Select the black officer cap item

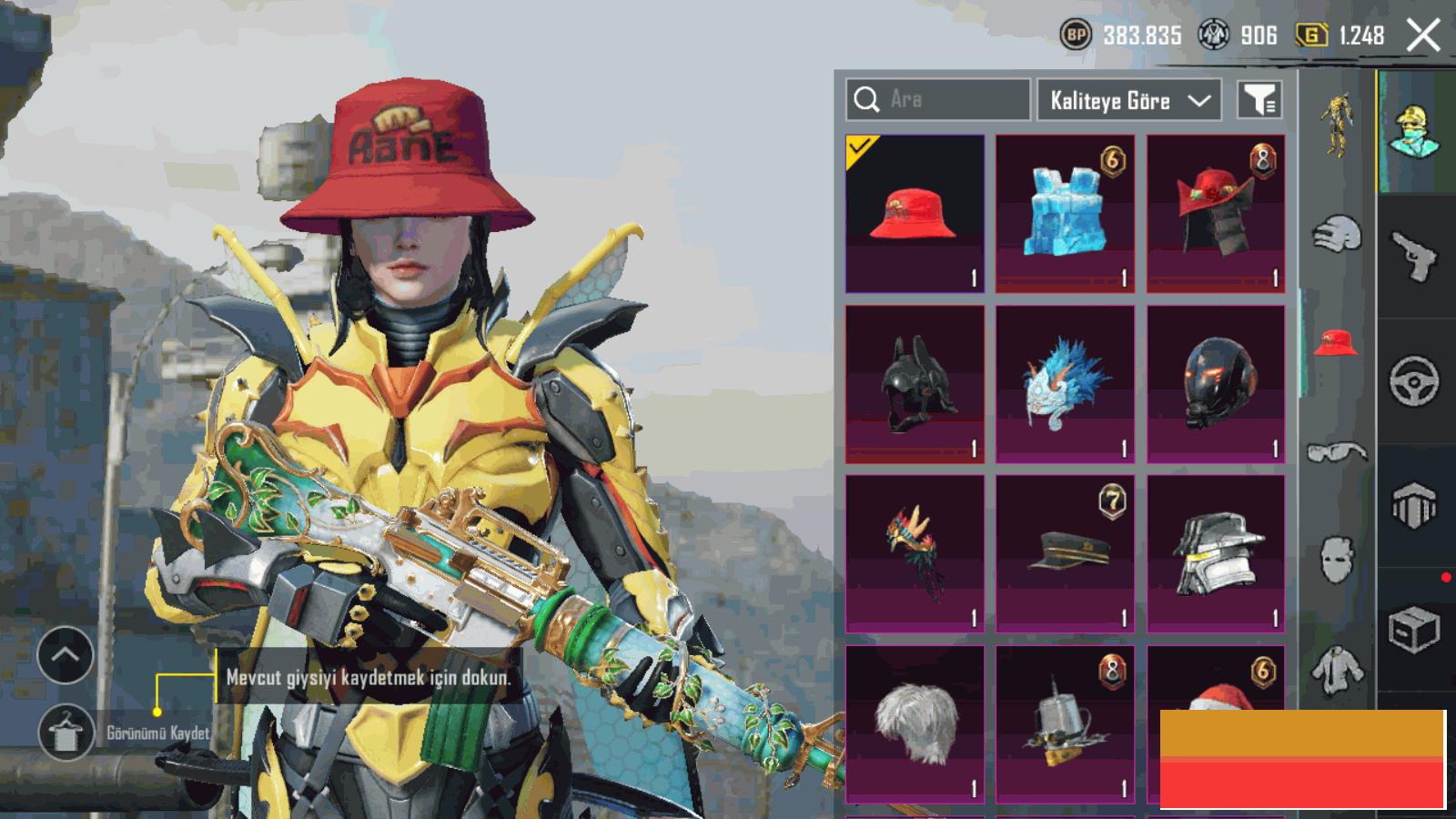1065,553
